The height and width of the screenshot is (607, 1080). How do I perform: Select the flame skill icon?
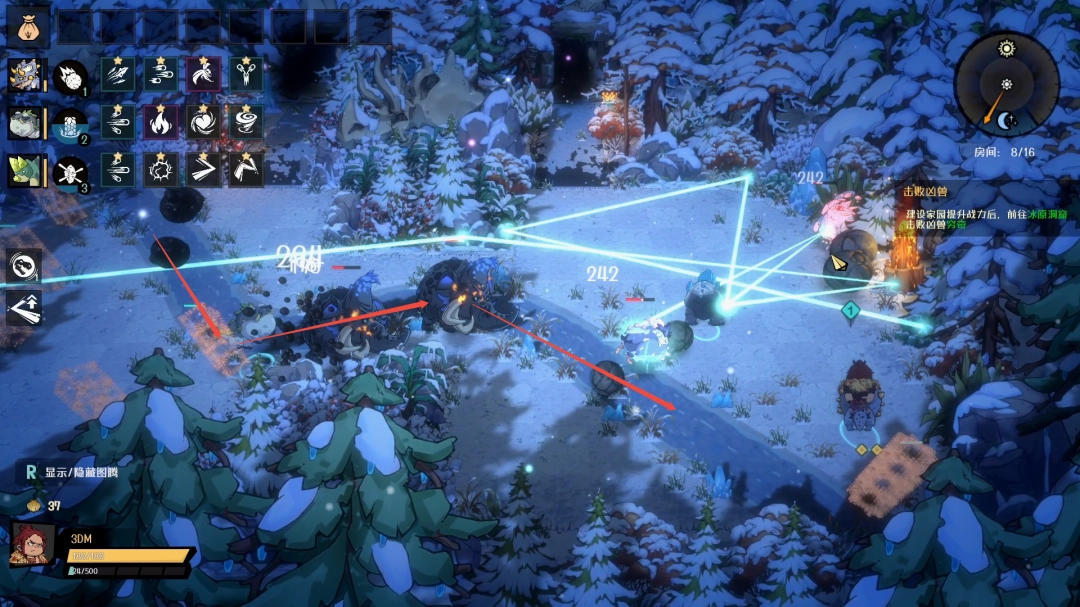(x=160, y=122)
